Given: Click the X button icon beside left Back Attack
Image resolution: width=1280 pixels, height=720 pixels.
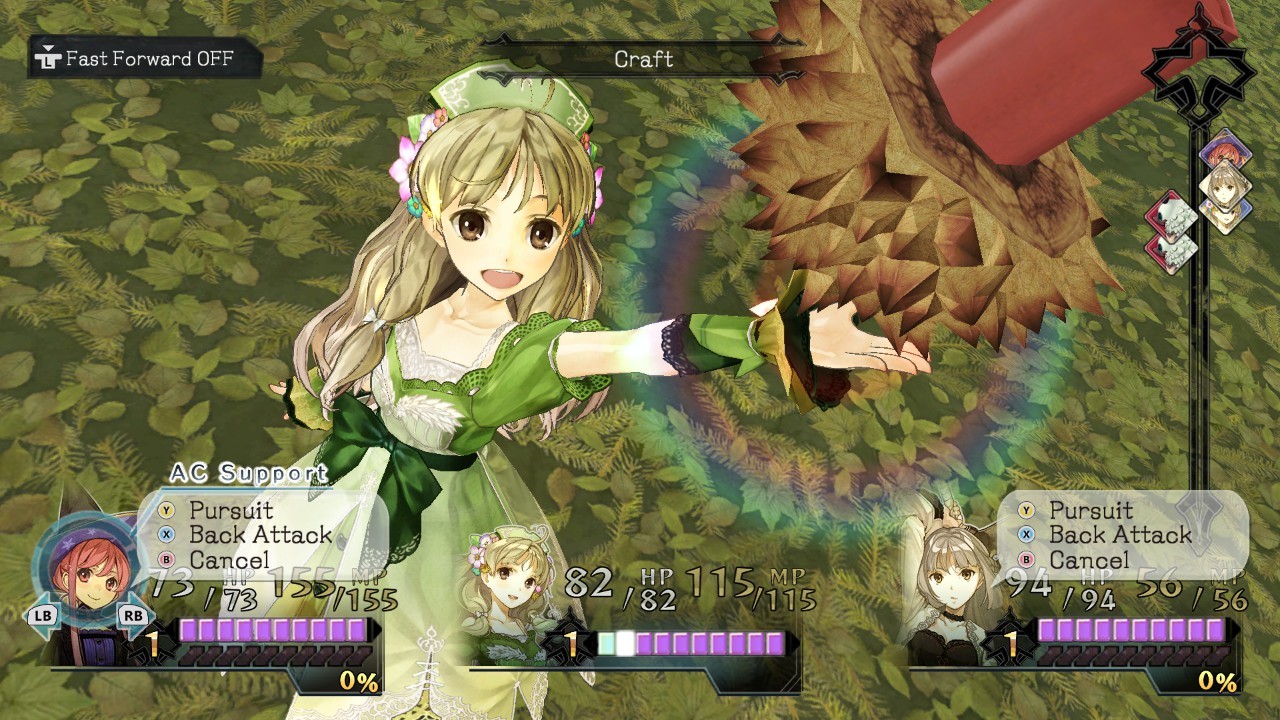Looking at the screenshot, I should pyautogui.click(x=166, y=535).
